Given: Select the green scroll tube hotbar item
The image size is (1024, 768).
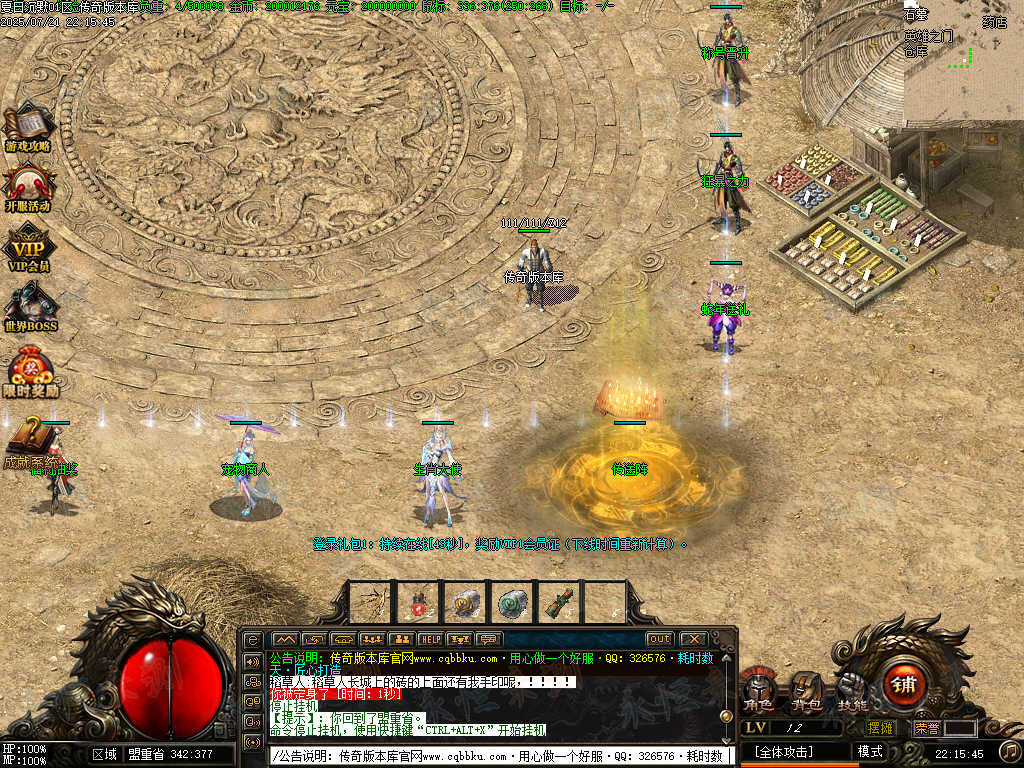Looking at the screenshot, I should (557, 602).
